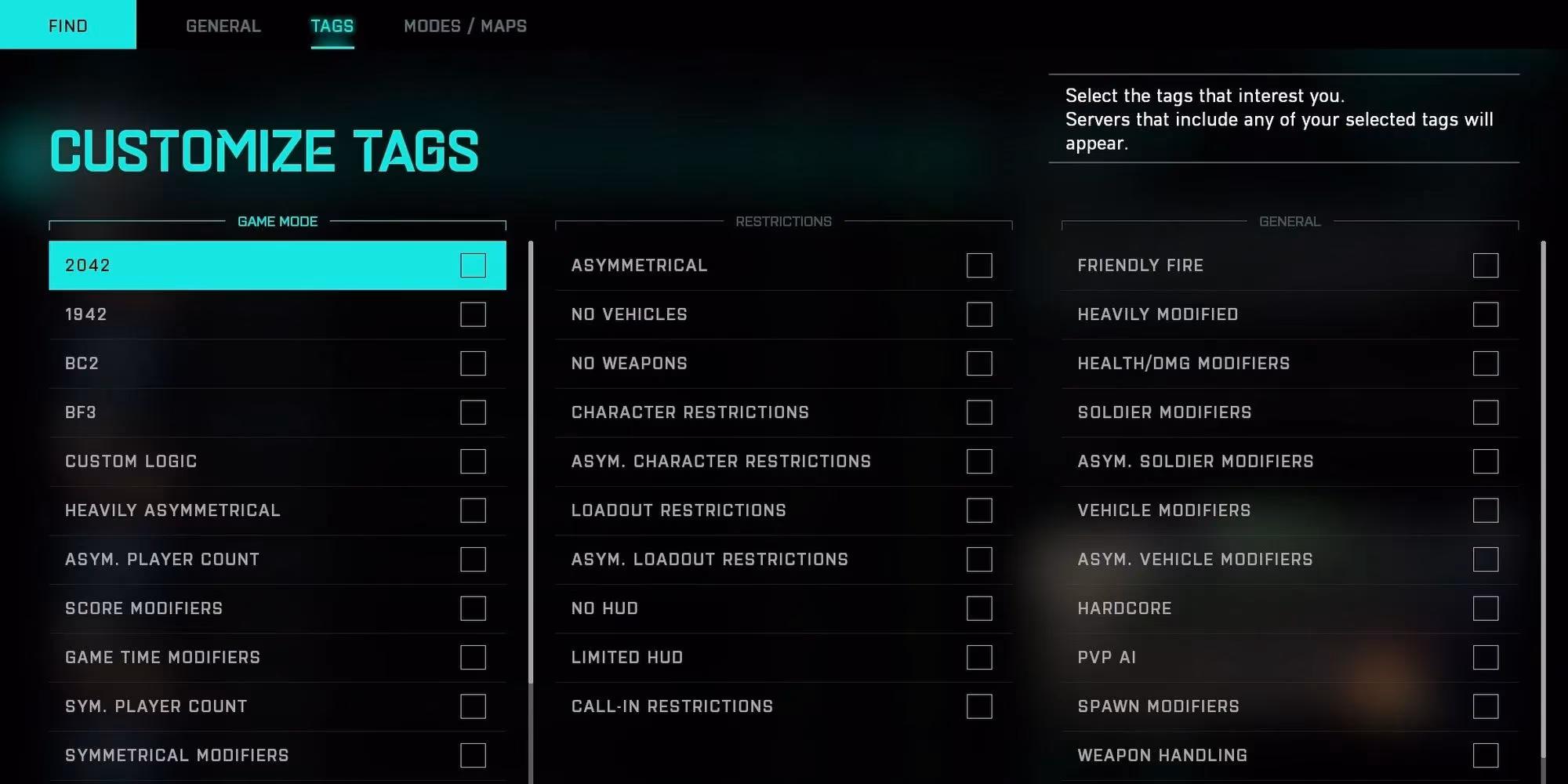Viewport: 1568px width, 784px height.
Task: Open the MODES / MAPS tab
Action: coord(465,26)
